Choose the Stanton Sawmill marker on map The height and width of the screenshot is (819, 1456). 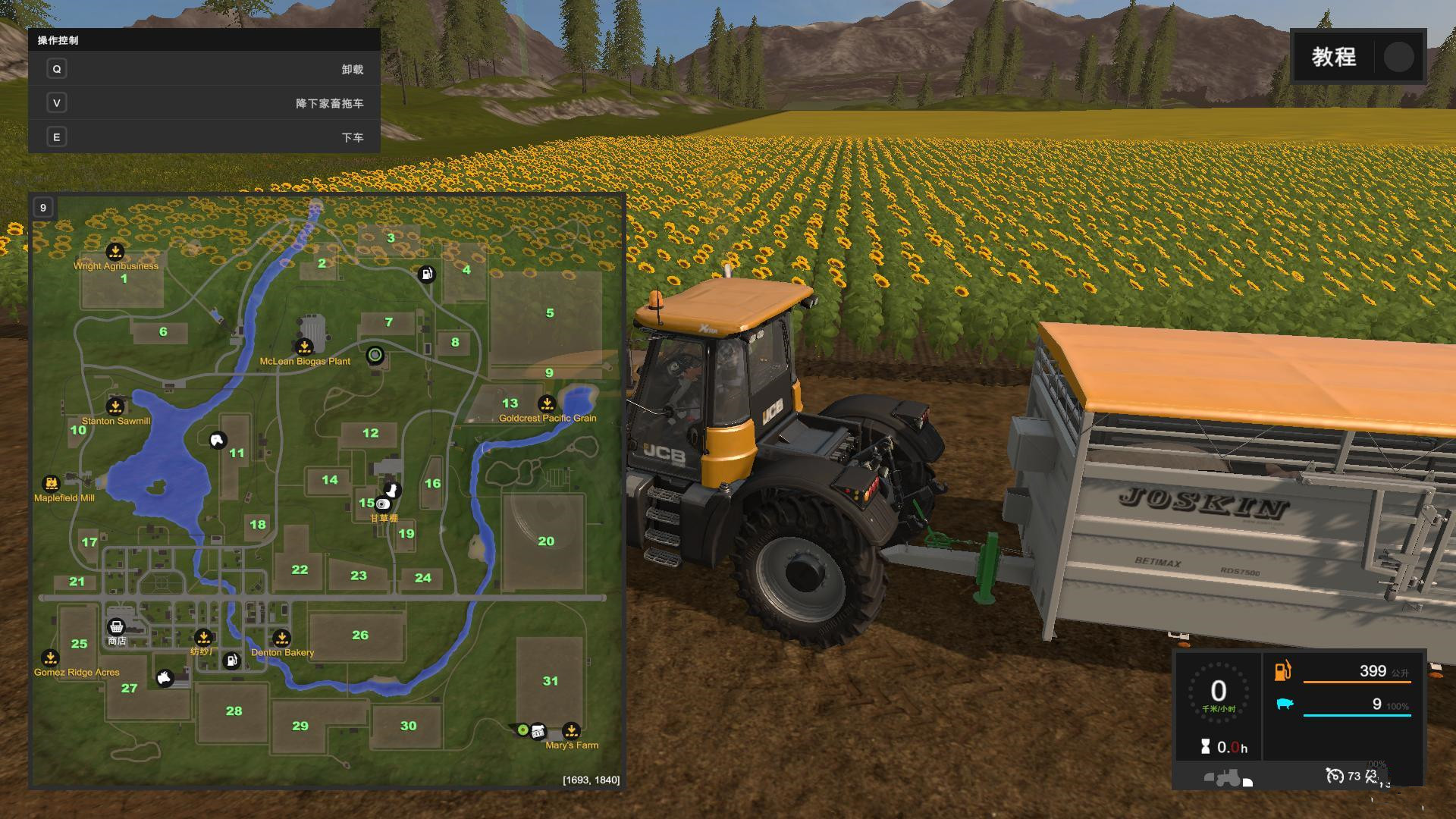point(115,406)
